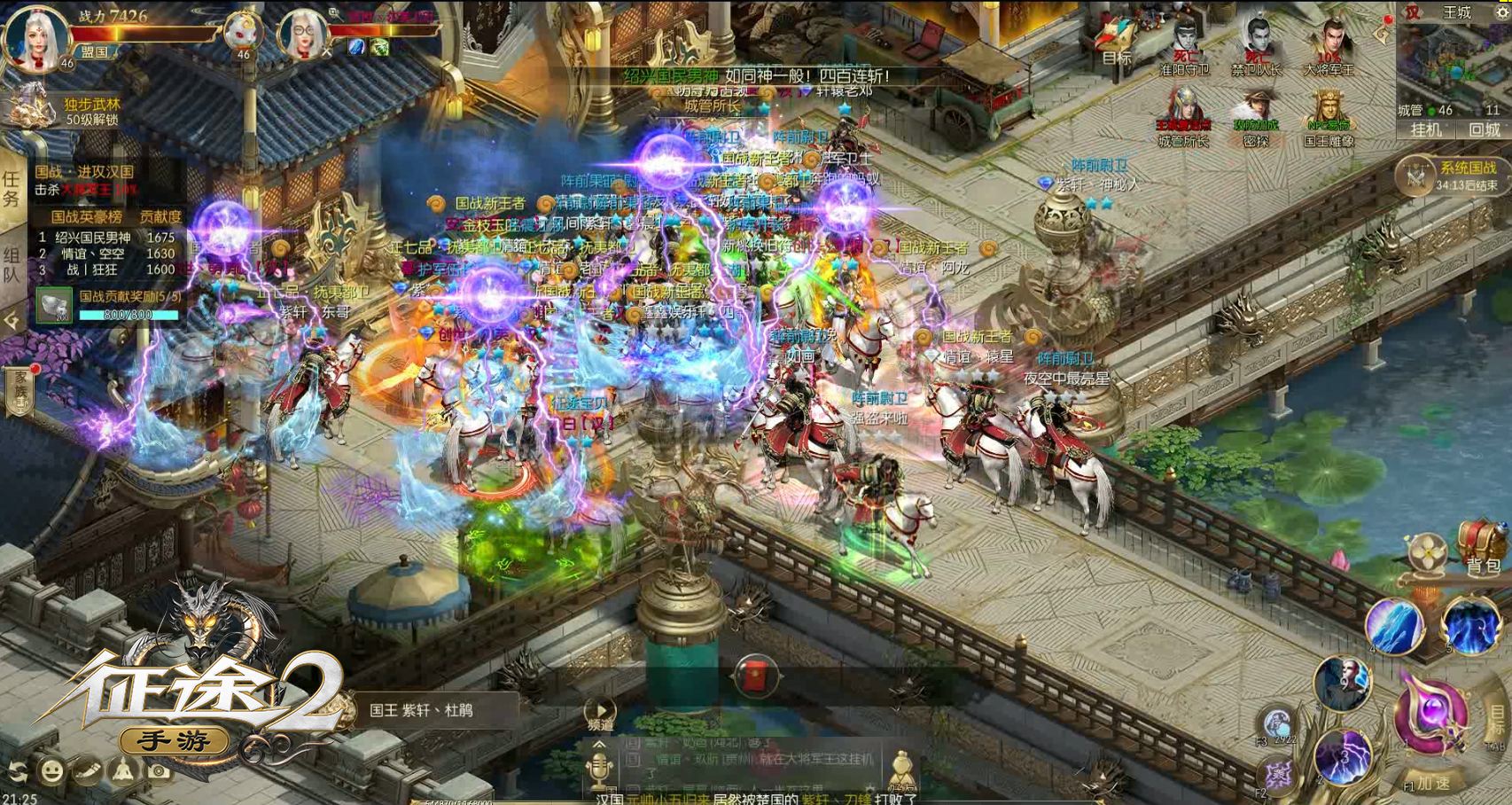
Task: Click the camera screenshot icon at bottom left
Action: [x=158, y=770]
